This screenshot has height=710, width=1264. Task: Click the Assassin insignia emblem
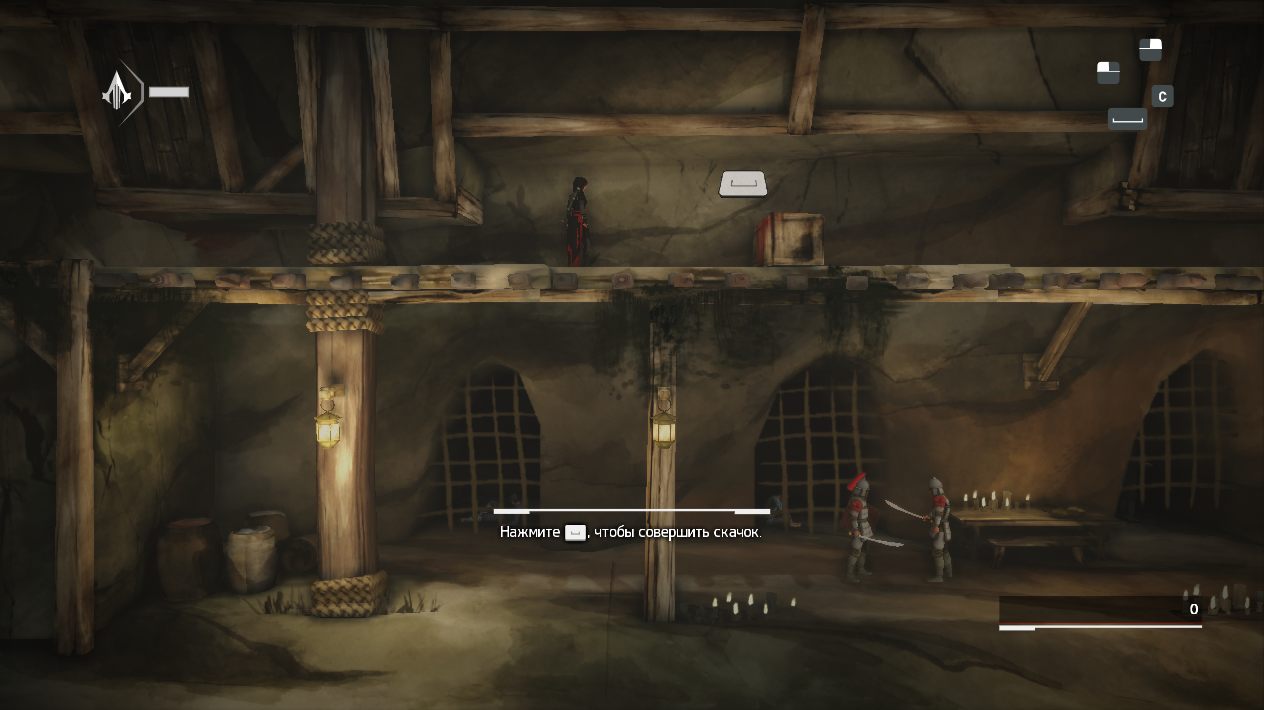pyautogui.click(x=119, y=92)
